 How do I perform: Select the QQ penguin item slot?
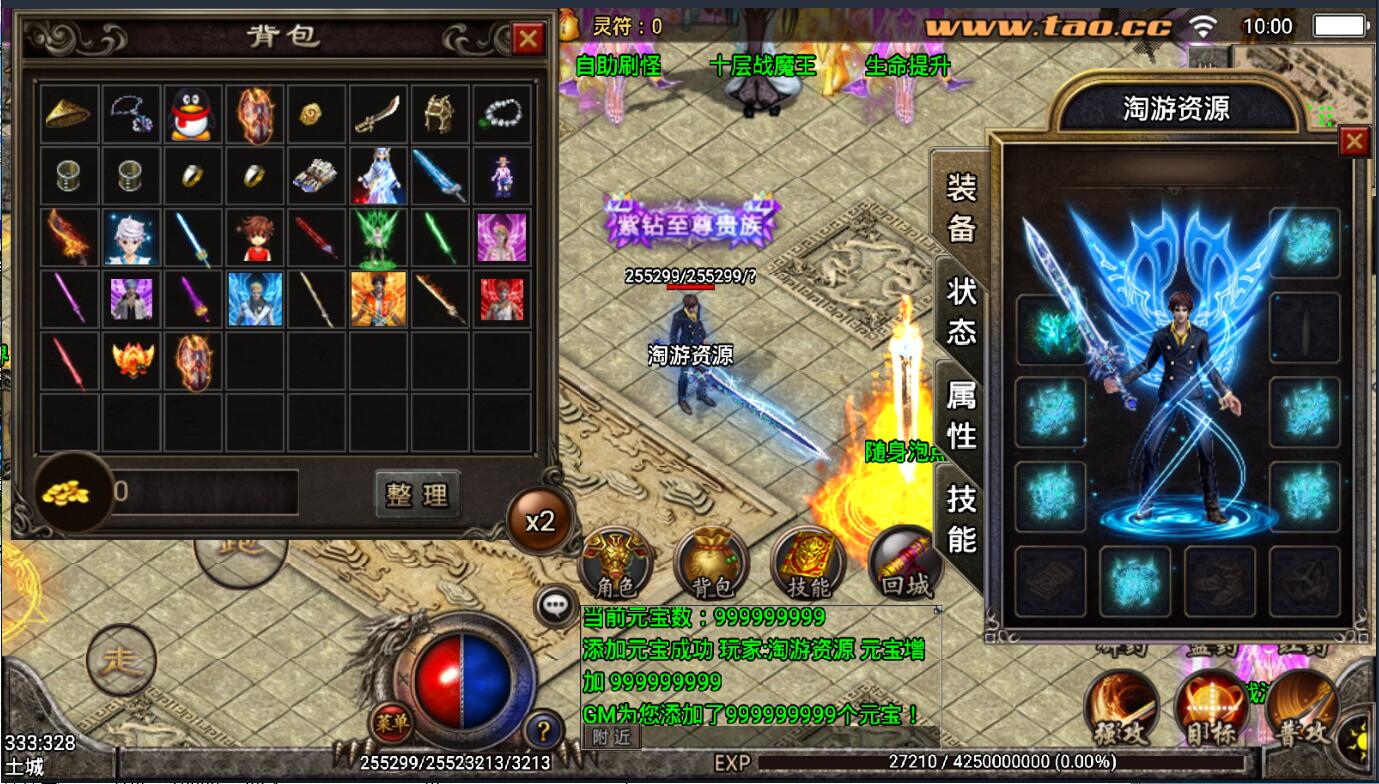click(193, 114)
